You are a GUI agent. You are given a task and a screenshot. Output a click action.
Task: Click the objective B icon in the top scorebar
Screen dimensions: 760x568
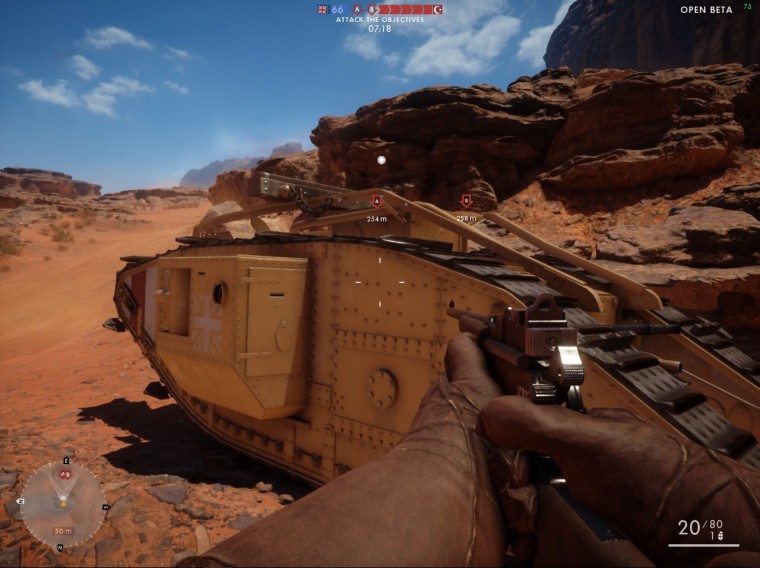tap(372, 9)
